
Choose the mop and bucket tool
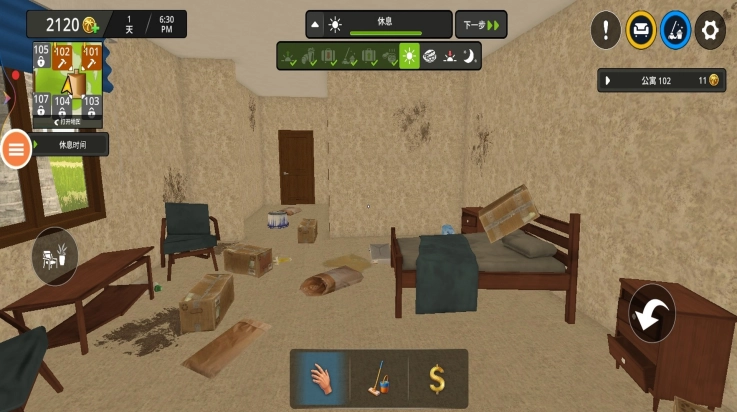pyautogui.click(x=378, y=379)
